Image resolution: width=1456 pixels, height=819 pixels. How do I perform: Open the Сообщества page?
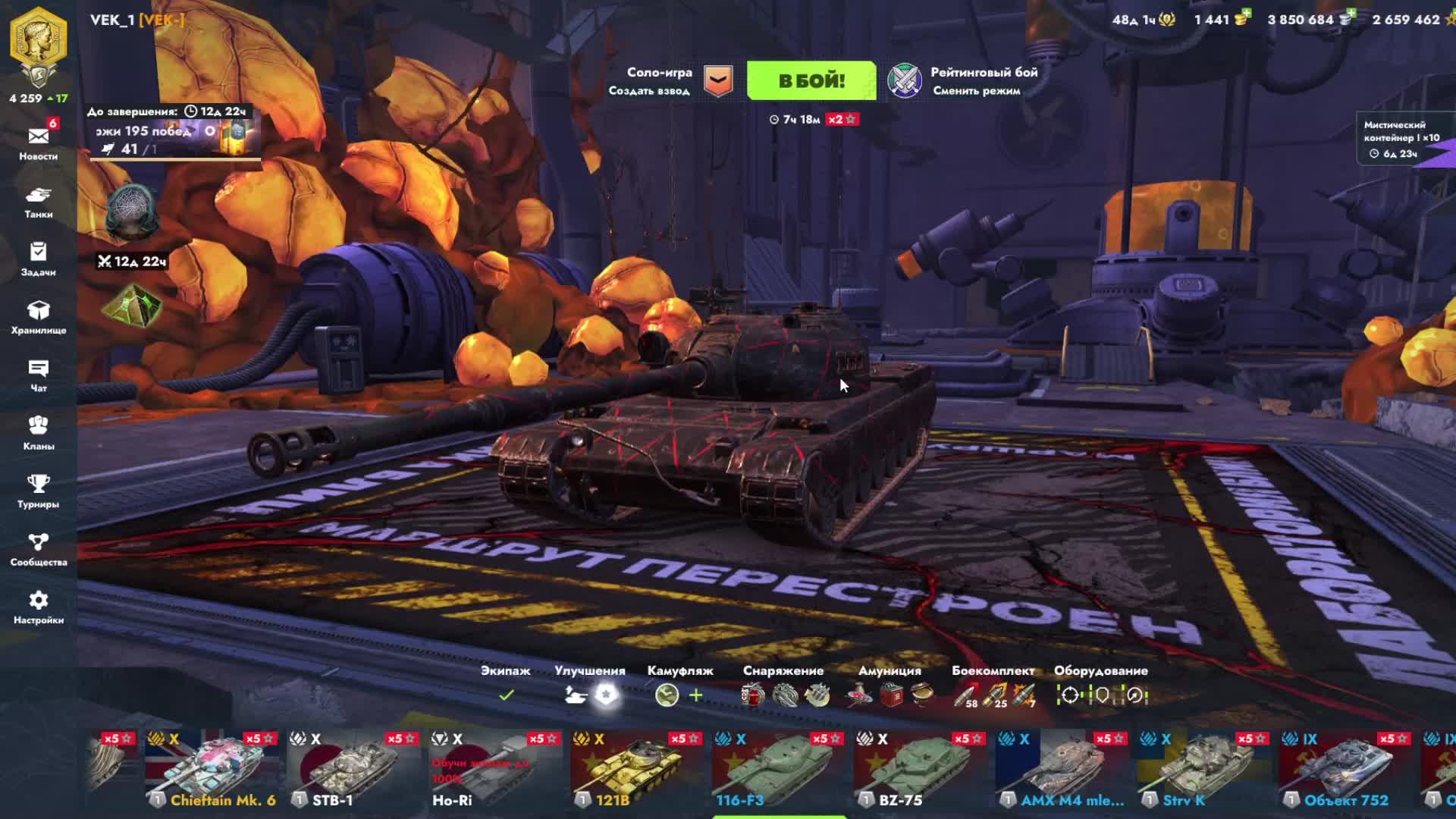tap(38, 549)
